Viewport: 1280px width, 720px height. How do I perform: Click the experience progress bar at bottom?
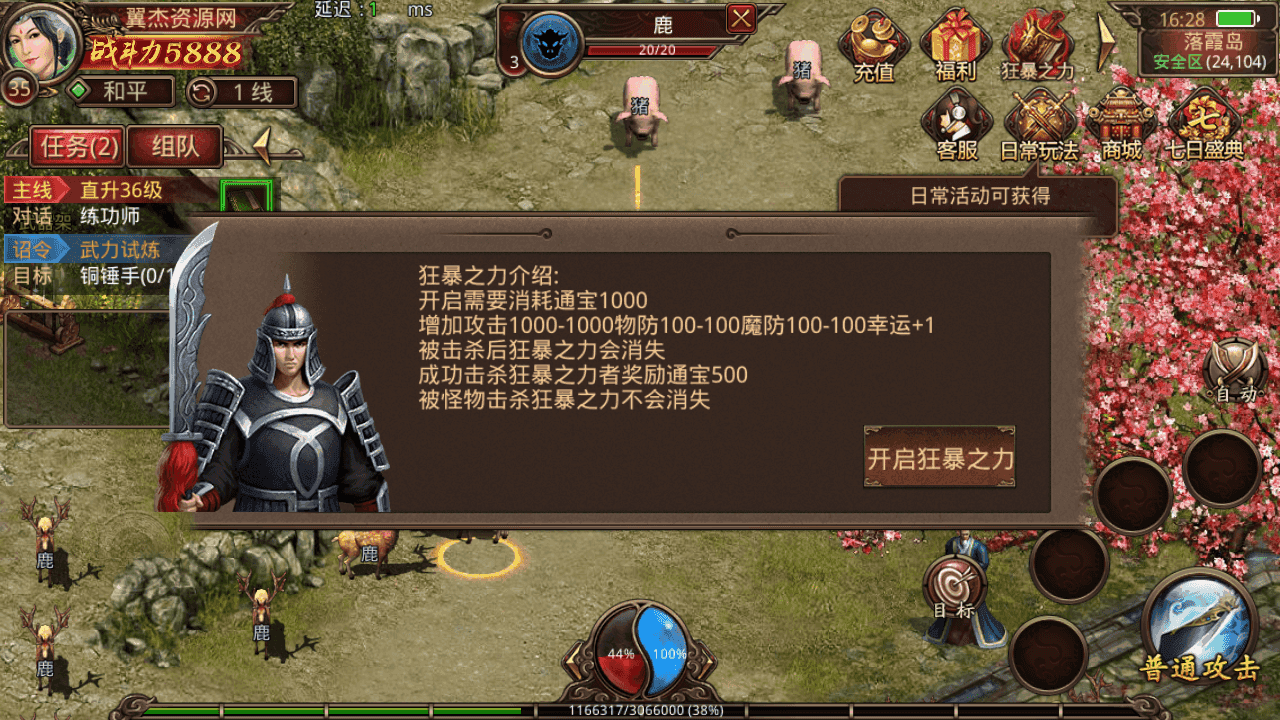click(x=640, y=711)
